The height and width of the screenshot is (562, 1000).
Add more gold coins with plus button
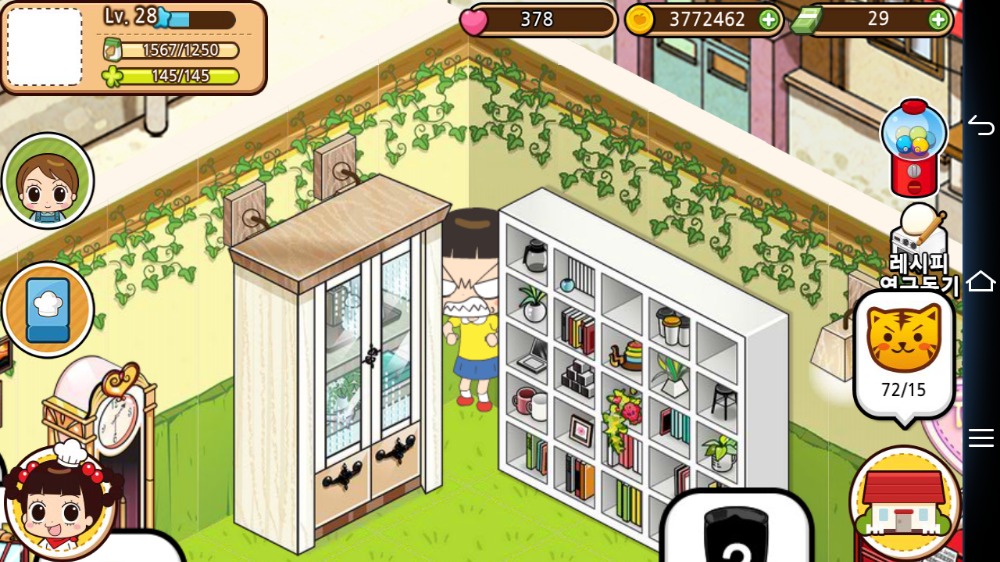[x=768, y=19]
